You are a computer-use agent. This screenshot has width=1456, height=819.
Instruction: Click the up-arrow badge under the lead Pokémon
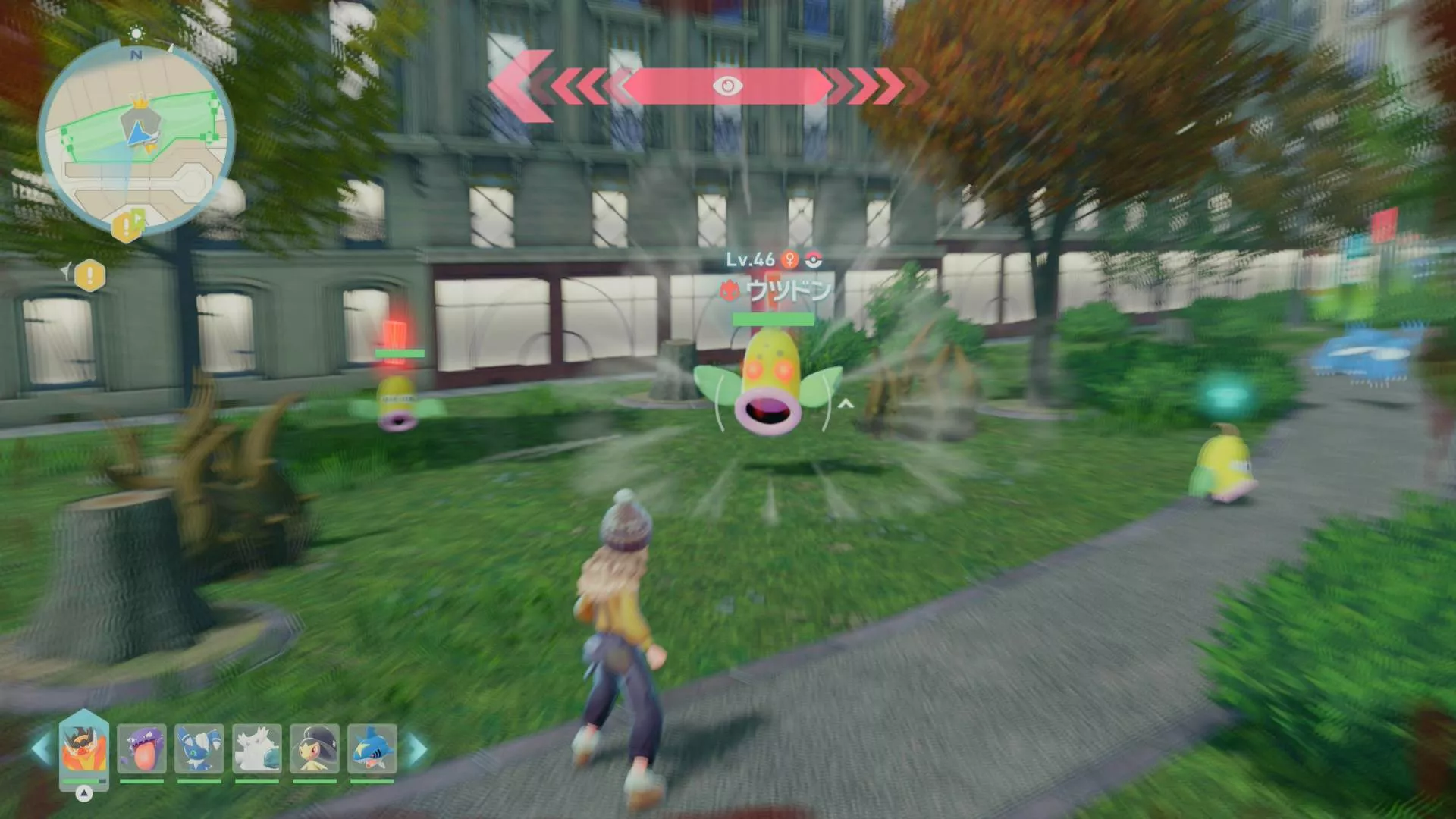[x=83, y=795]
